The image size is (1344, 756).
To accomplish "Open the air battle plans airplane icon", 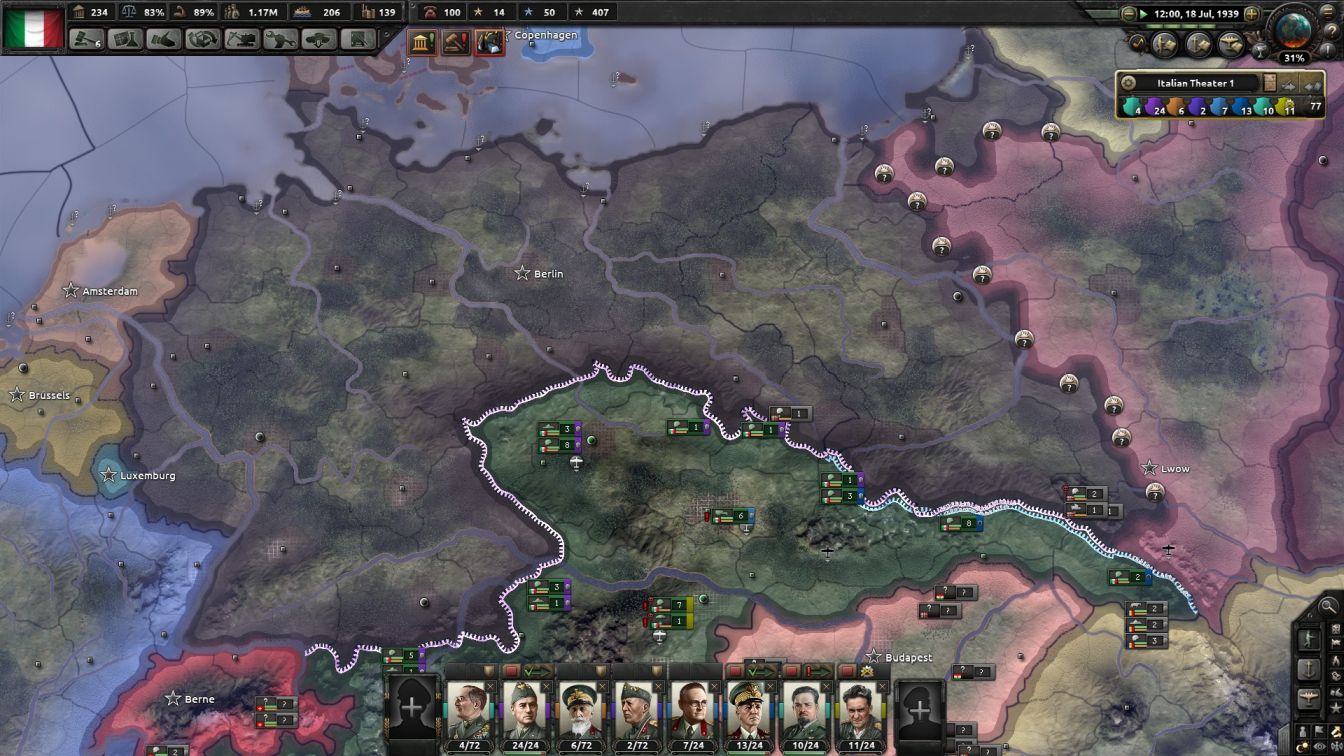I will click(x=1230, y=42).
